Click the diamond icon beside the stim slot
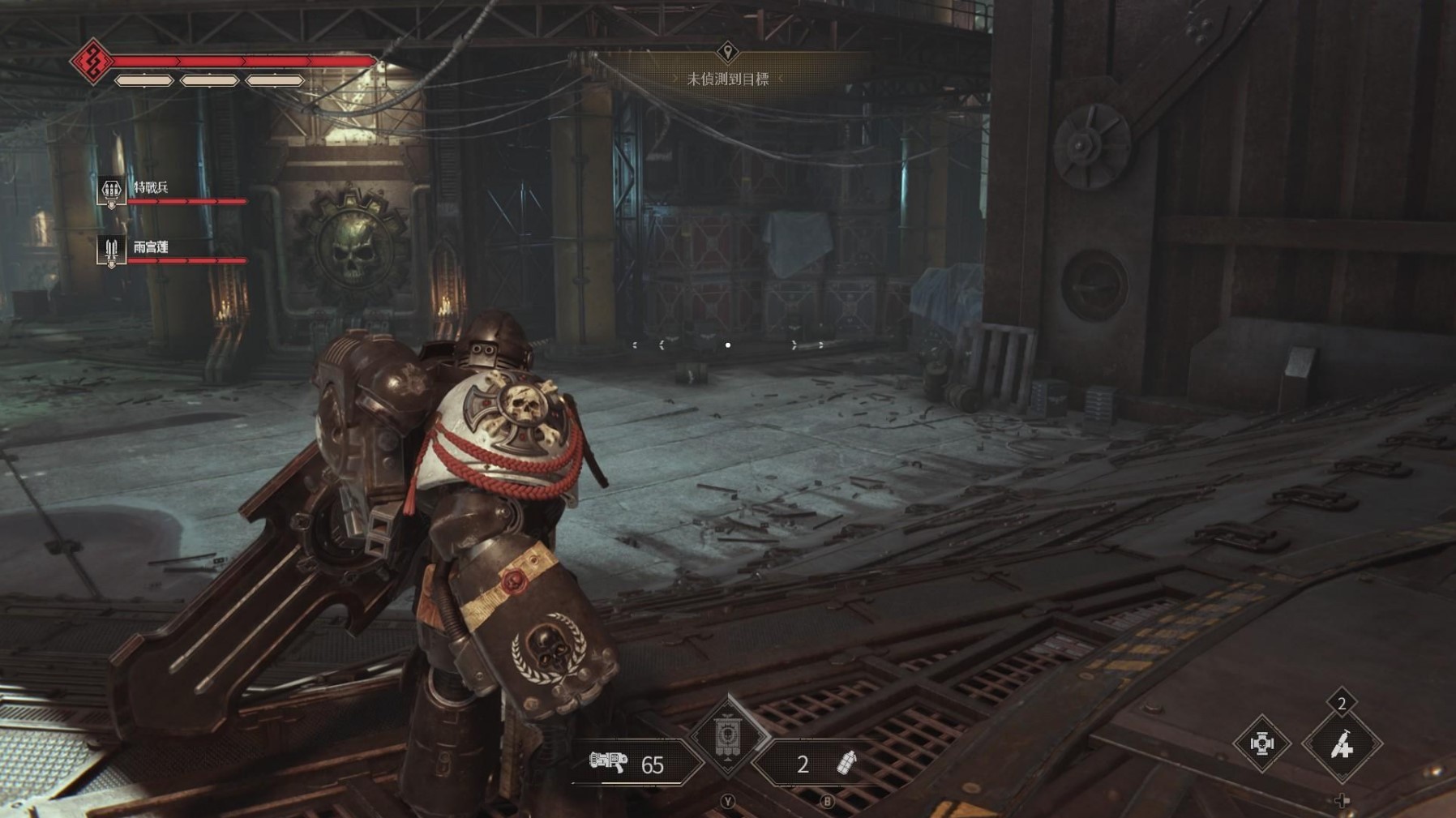The width and height of the screenshot is (1456, 818). [1261, 743]
